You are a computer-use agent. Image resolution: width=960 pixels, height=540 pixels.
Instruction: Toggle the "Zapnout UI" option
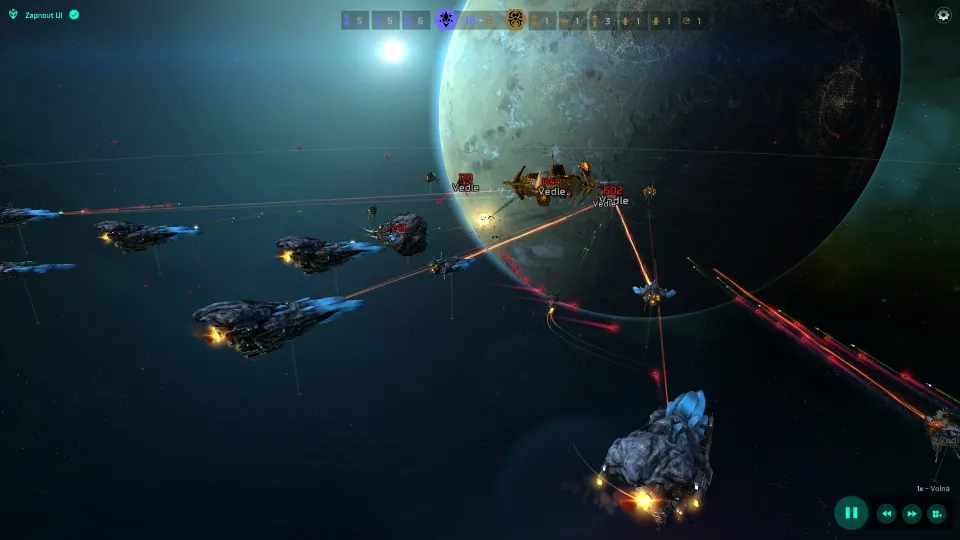click(74, 15)
